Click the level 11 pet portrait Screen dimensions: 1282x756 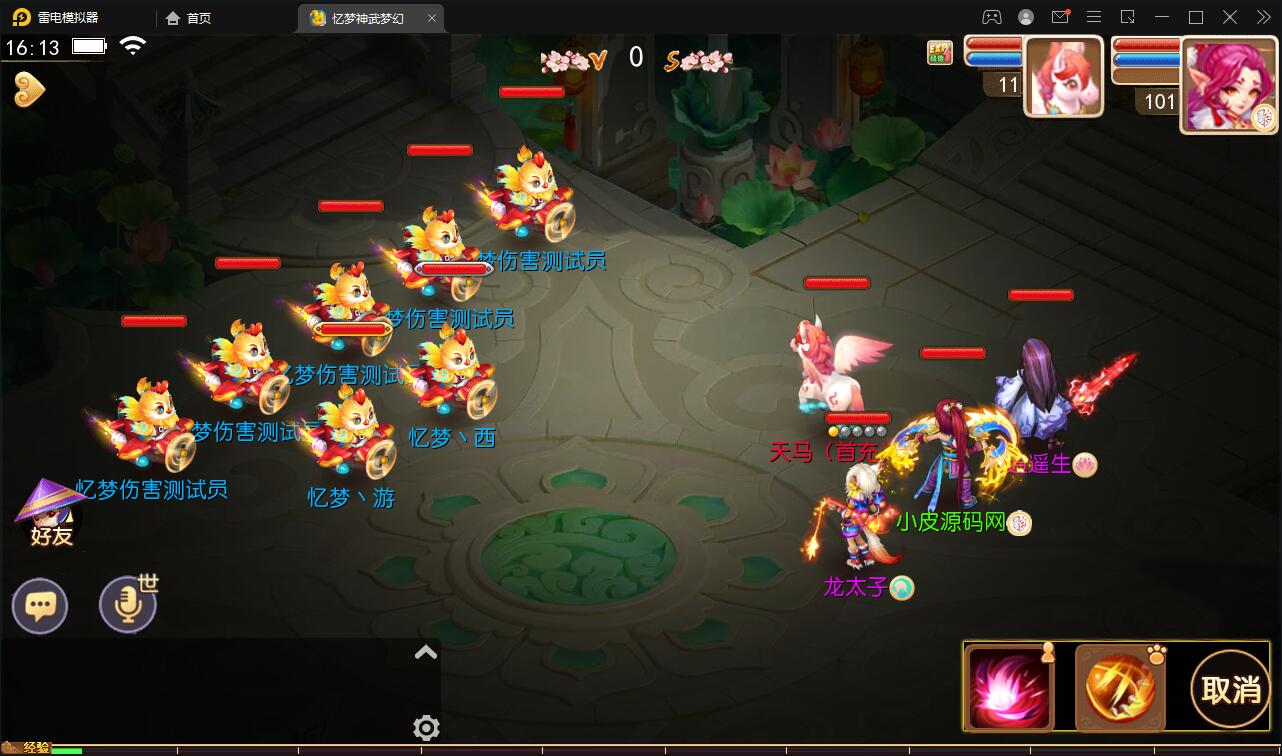coord(1063,75)
